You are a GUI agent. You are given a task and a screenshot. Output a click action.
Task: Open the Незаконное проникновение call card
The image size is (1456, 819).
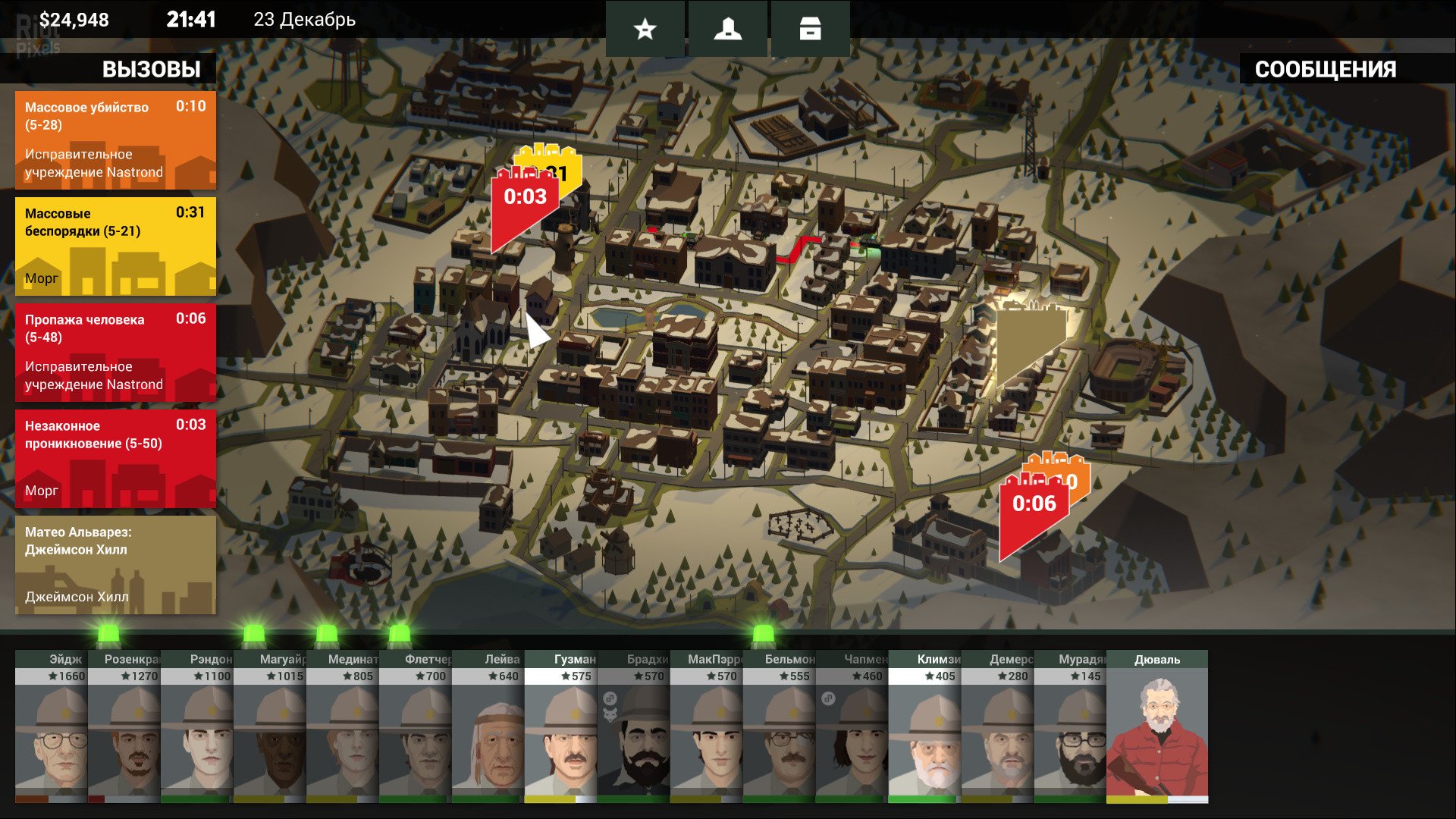(115, 459)
